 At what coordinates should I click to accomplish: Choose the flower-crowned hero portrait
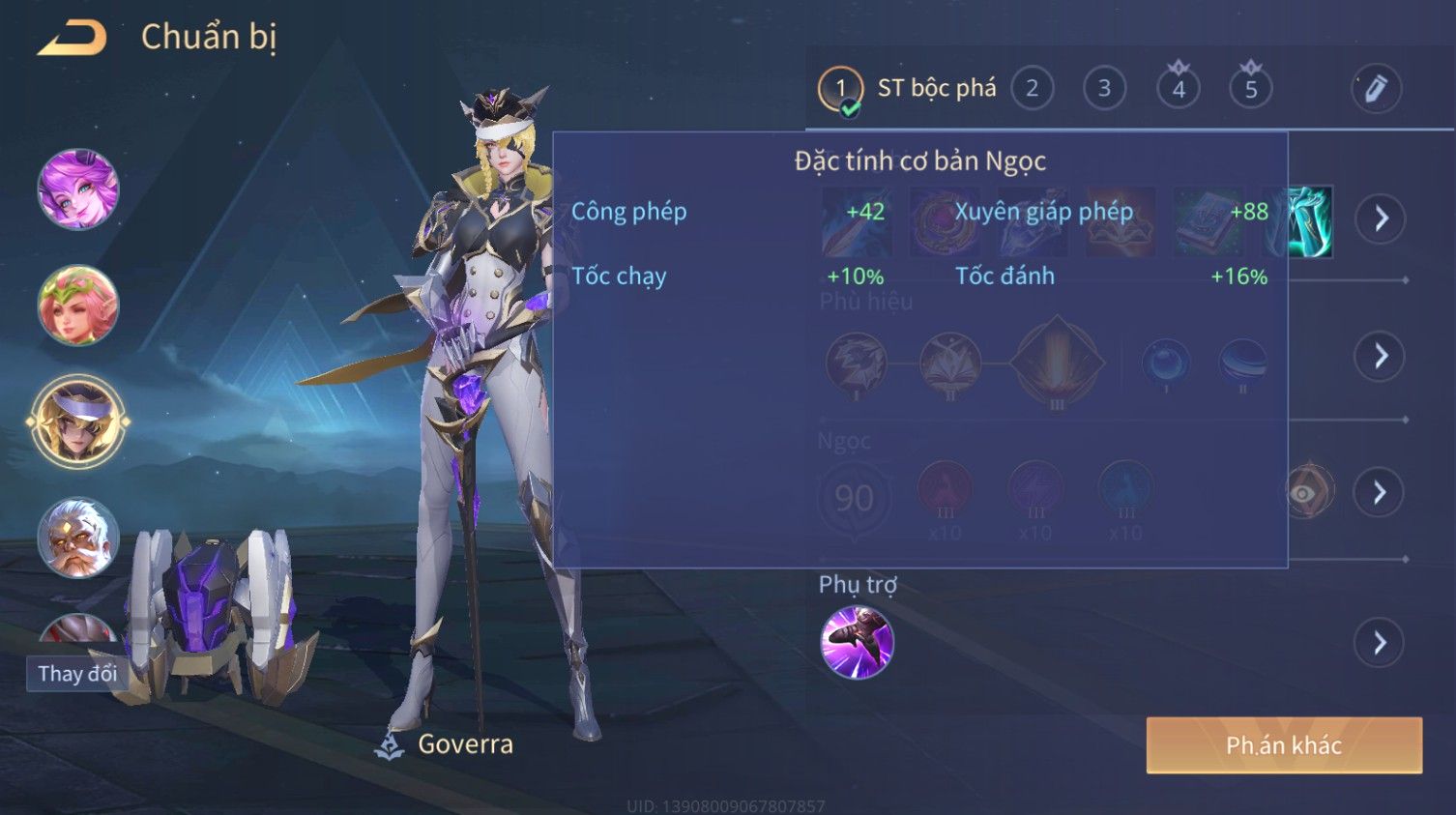(77, 306)
